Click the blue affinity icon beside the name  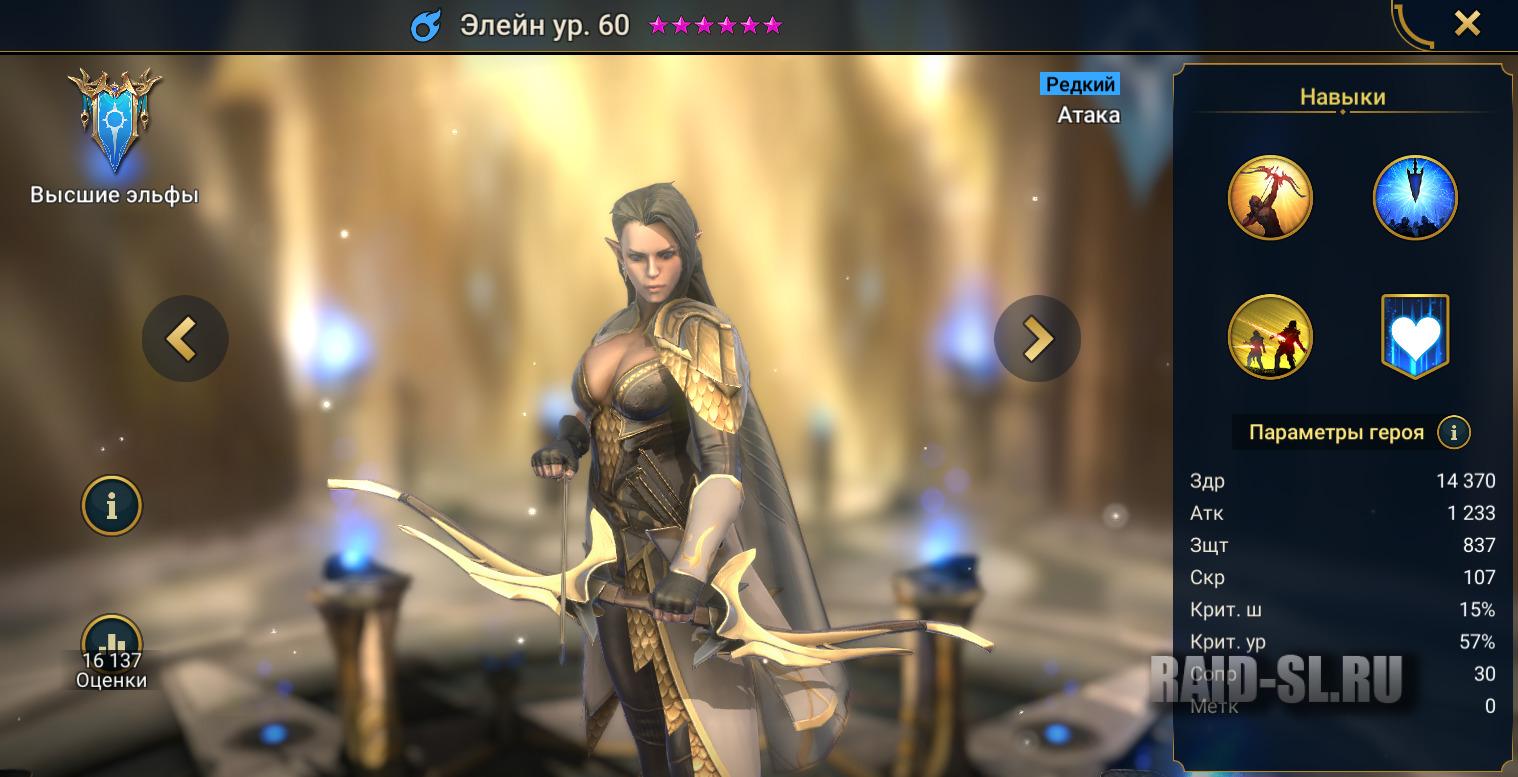tap(426, 26)
